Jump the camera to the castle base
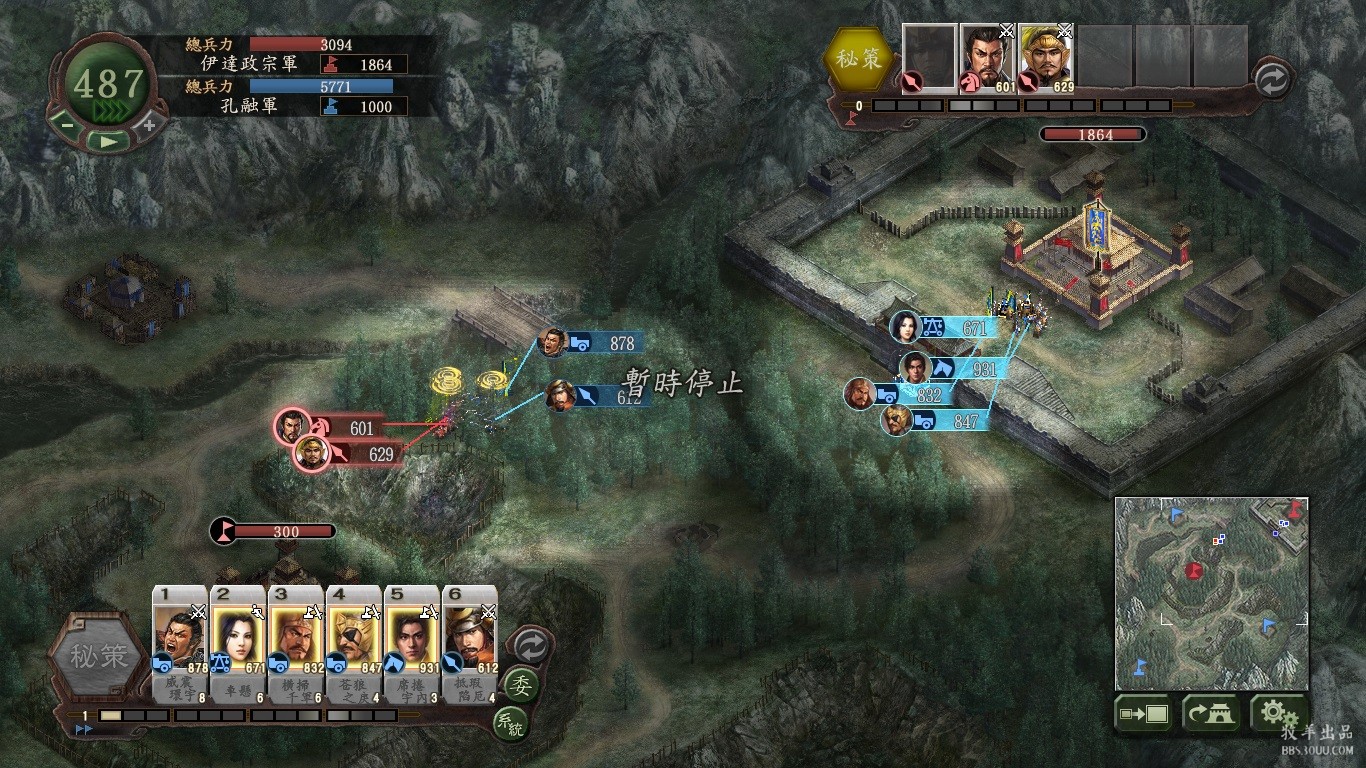The image size is (1366, 768). coord(1211,715)
